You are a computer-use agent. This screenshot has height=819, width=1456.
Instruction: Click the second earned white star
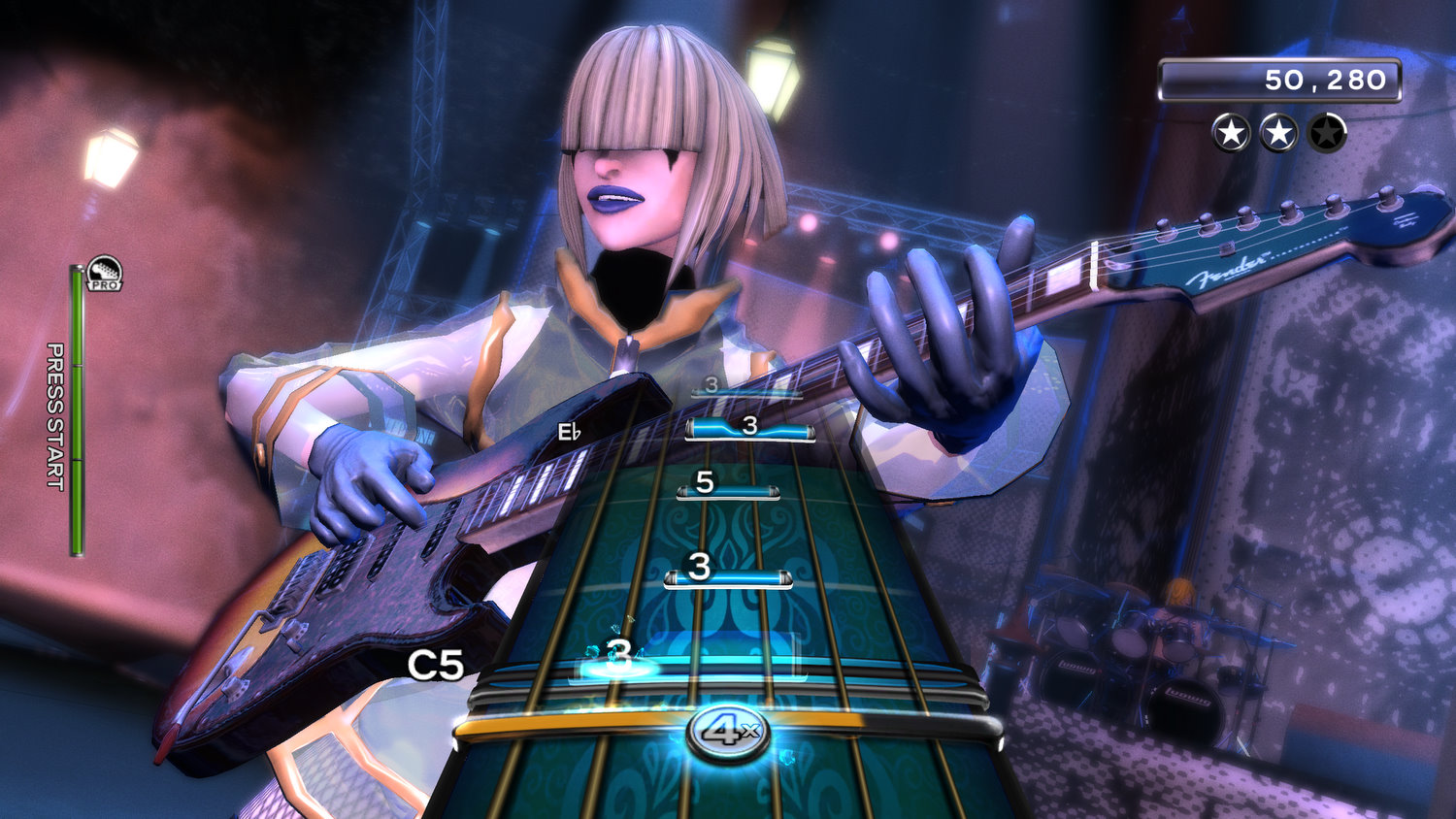pos(1279,134)
